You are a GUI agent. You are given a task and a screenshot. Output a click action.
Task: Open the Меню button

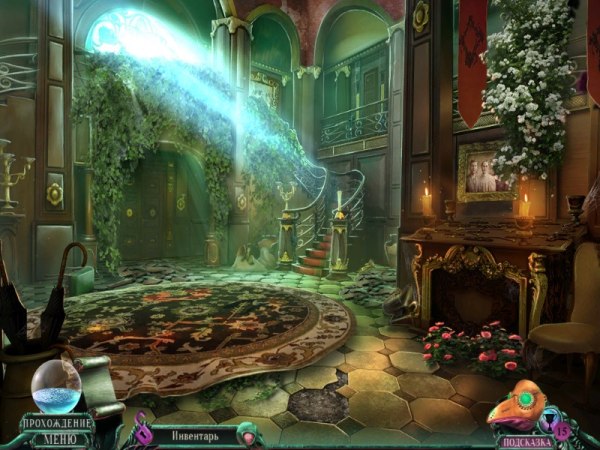[x=56, y=438]
